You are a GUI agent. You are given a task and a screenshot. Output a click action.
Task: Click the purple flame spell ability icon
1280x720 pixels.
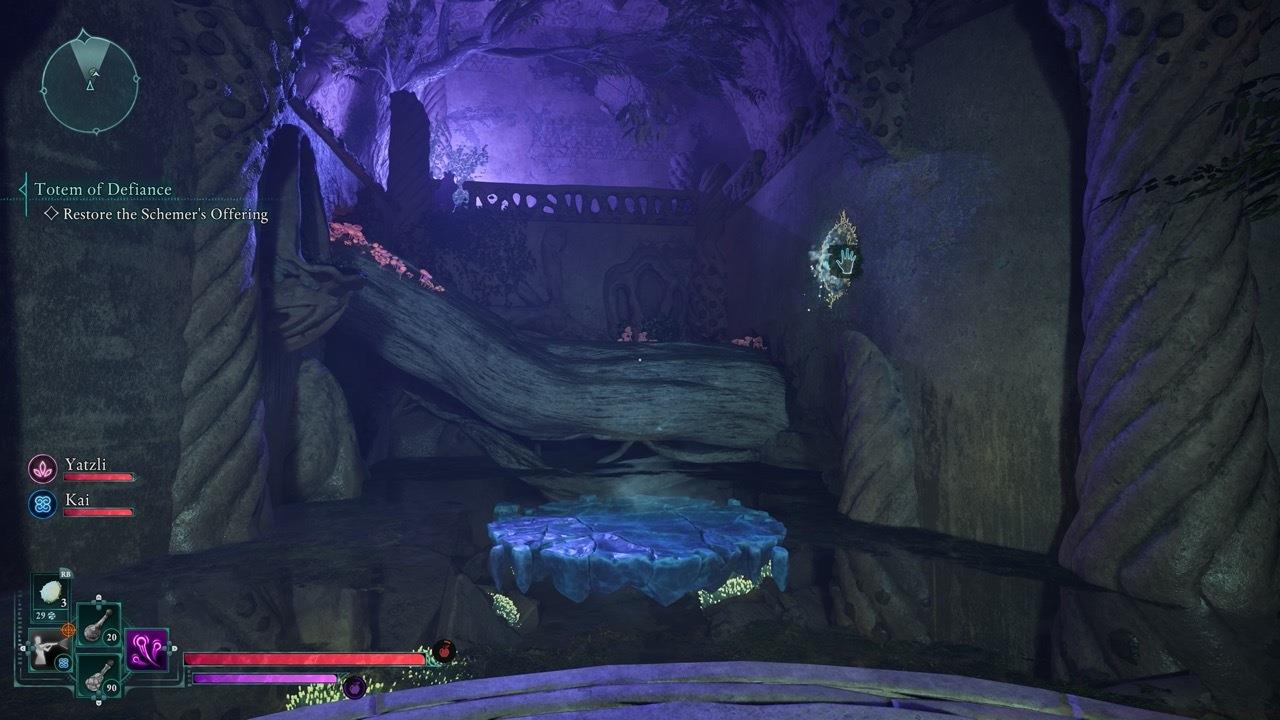[x=147, y=649]
